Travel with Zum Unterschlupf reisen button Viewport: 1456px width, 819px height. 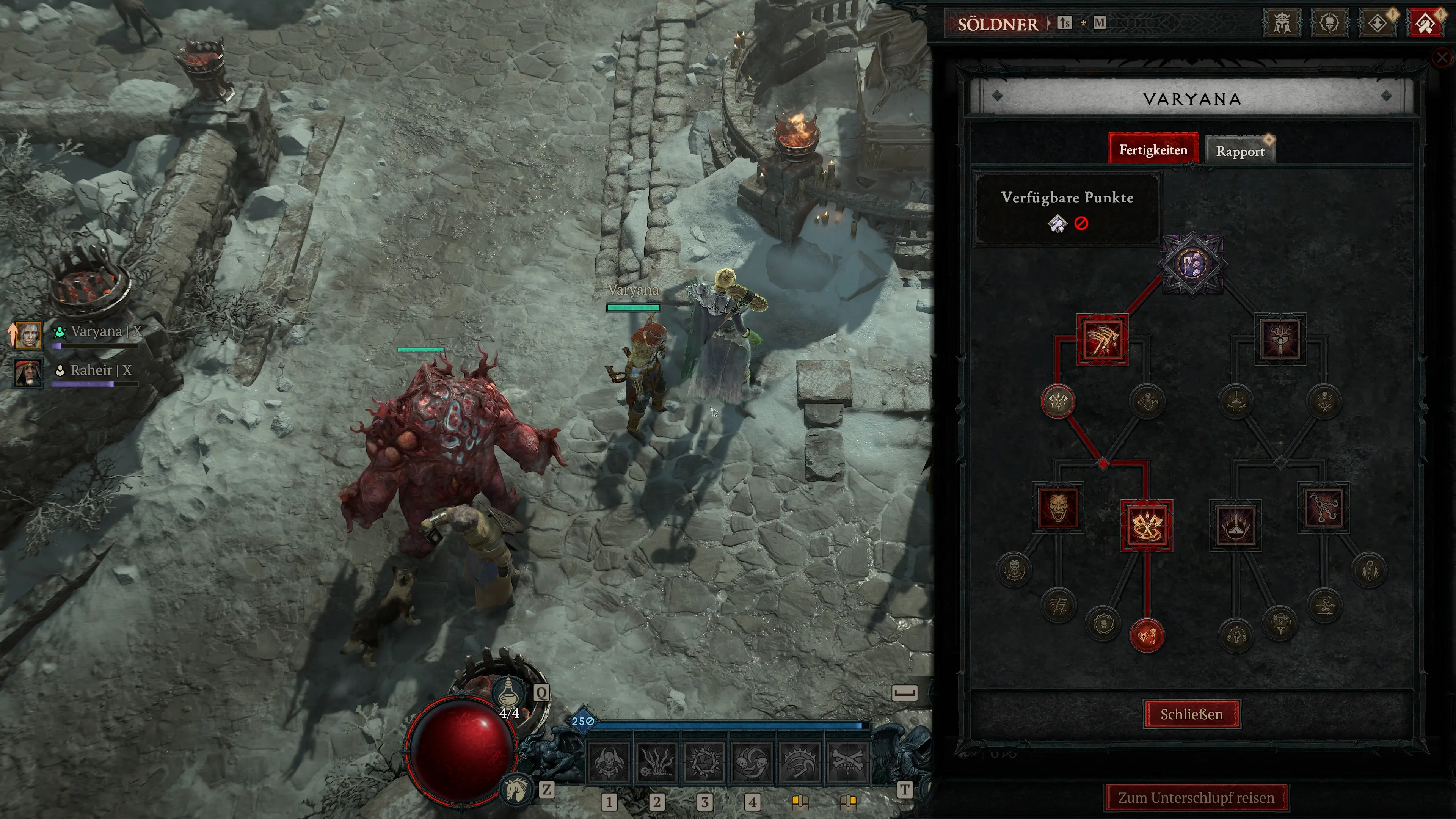pyautogui.click(x=1196, y=797)
